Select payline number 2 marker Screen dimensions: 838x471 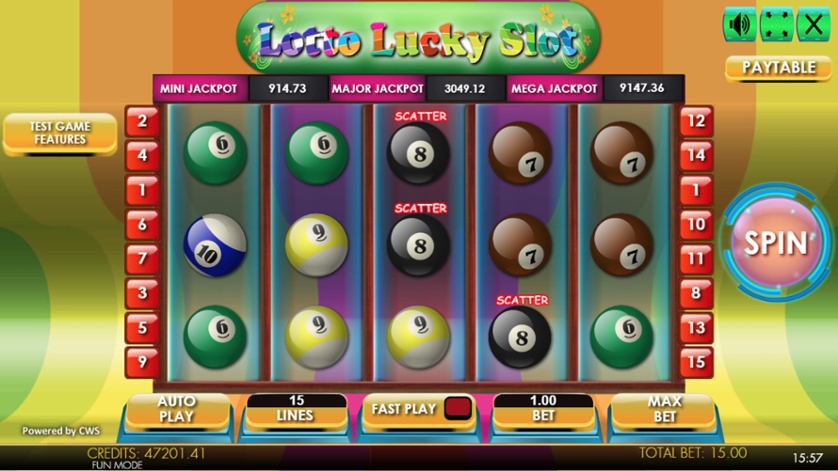click(142, 121)
